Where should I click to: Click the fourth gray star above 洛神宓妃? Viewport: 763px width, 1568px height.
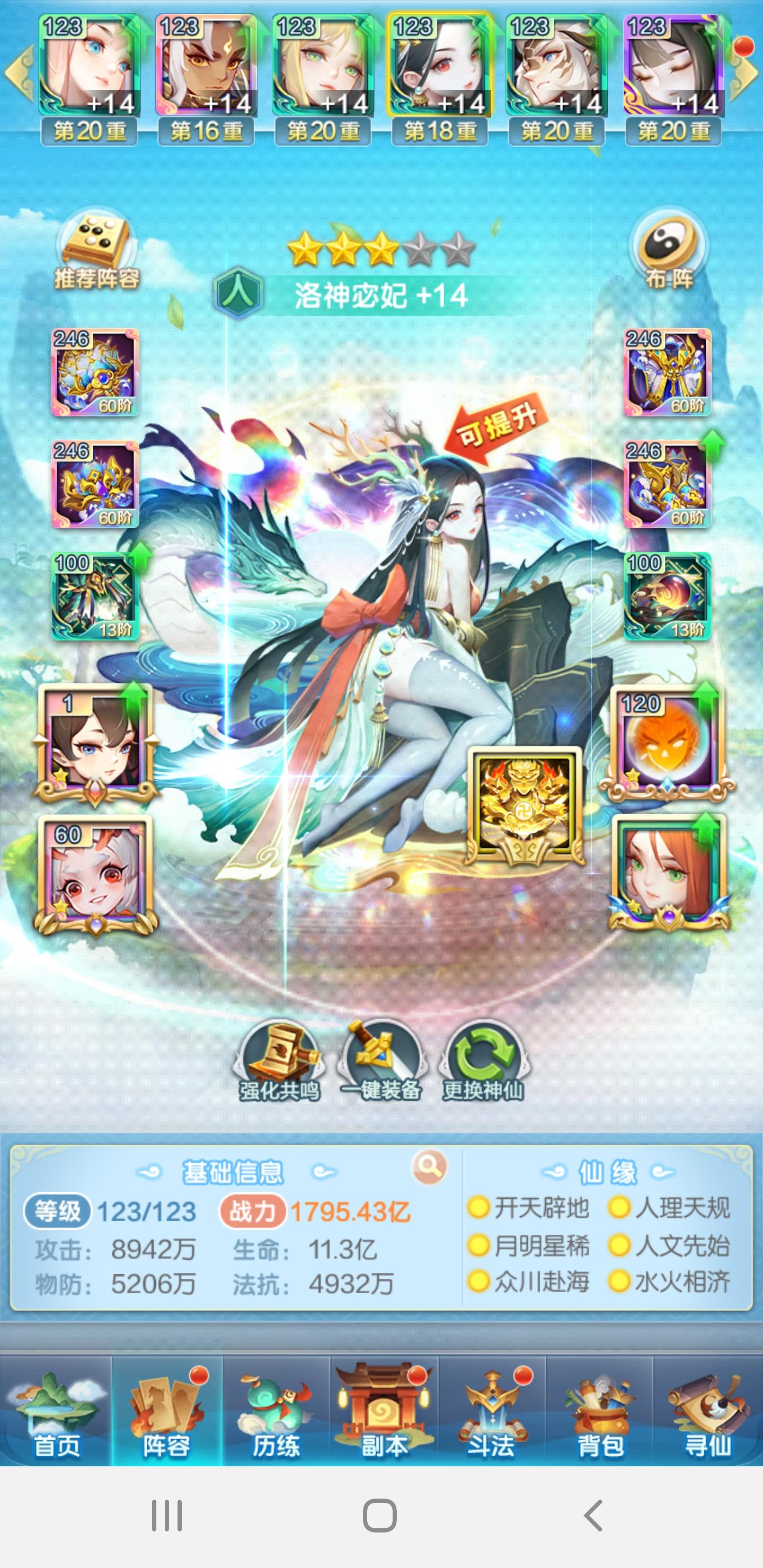420,248
